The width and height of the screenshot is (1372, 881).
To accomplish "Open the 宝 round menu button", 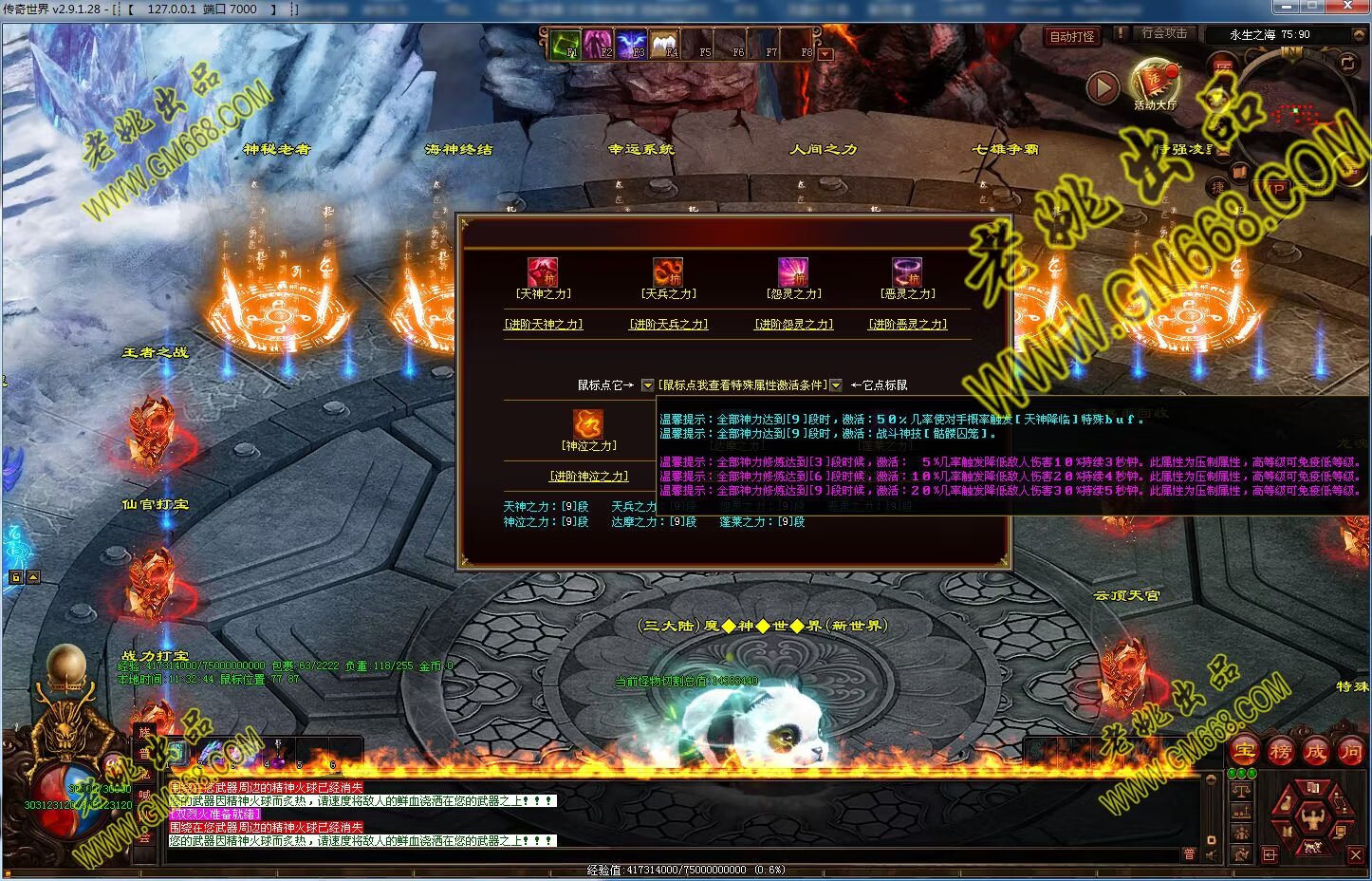I will pos(1245,751).
